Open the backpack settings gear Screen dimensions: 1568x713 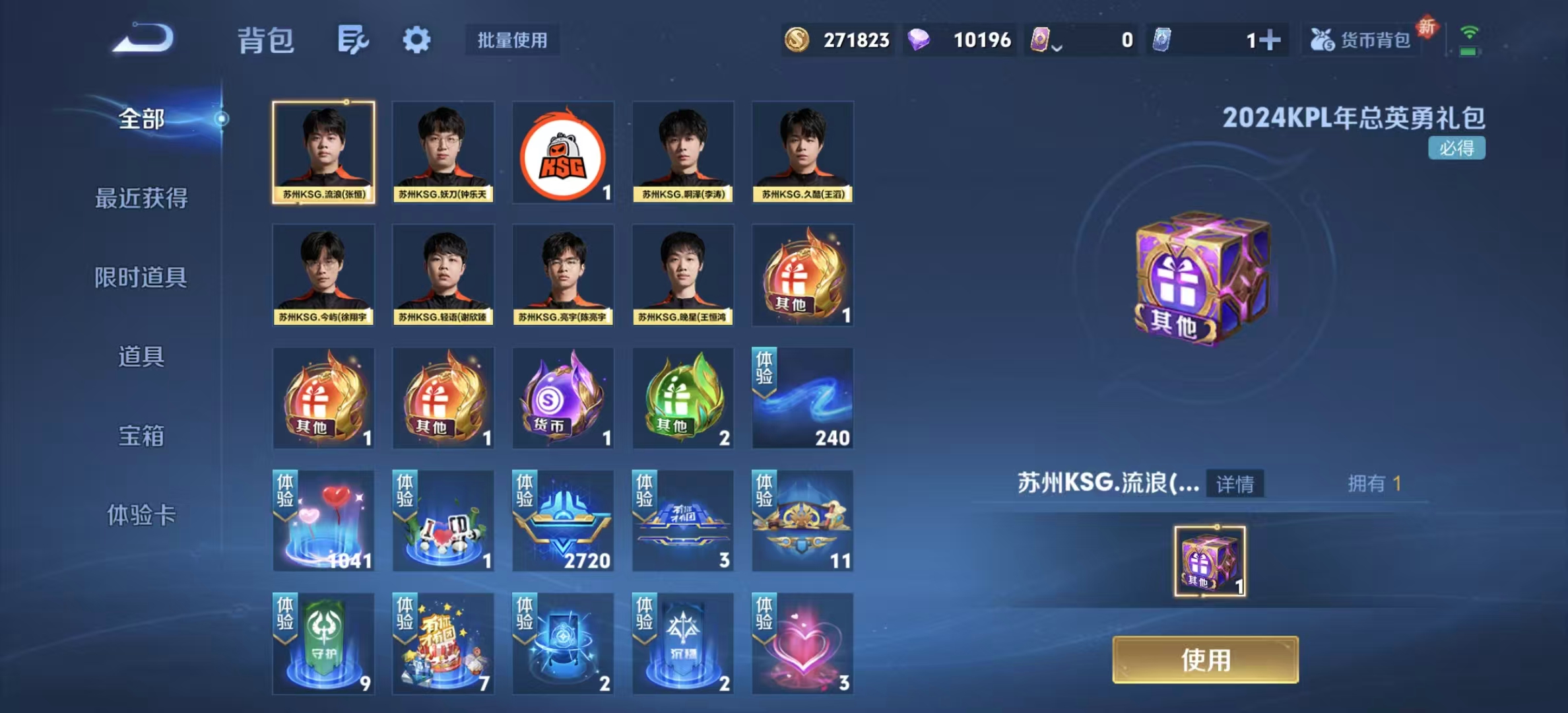coord(416,40)
